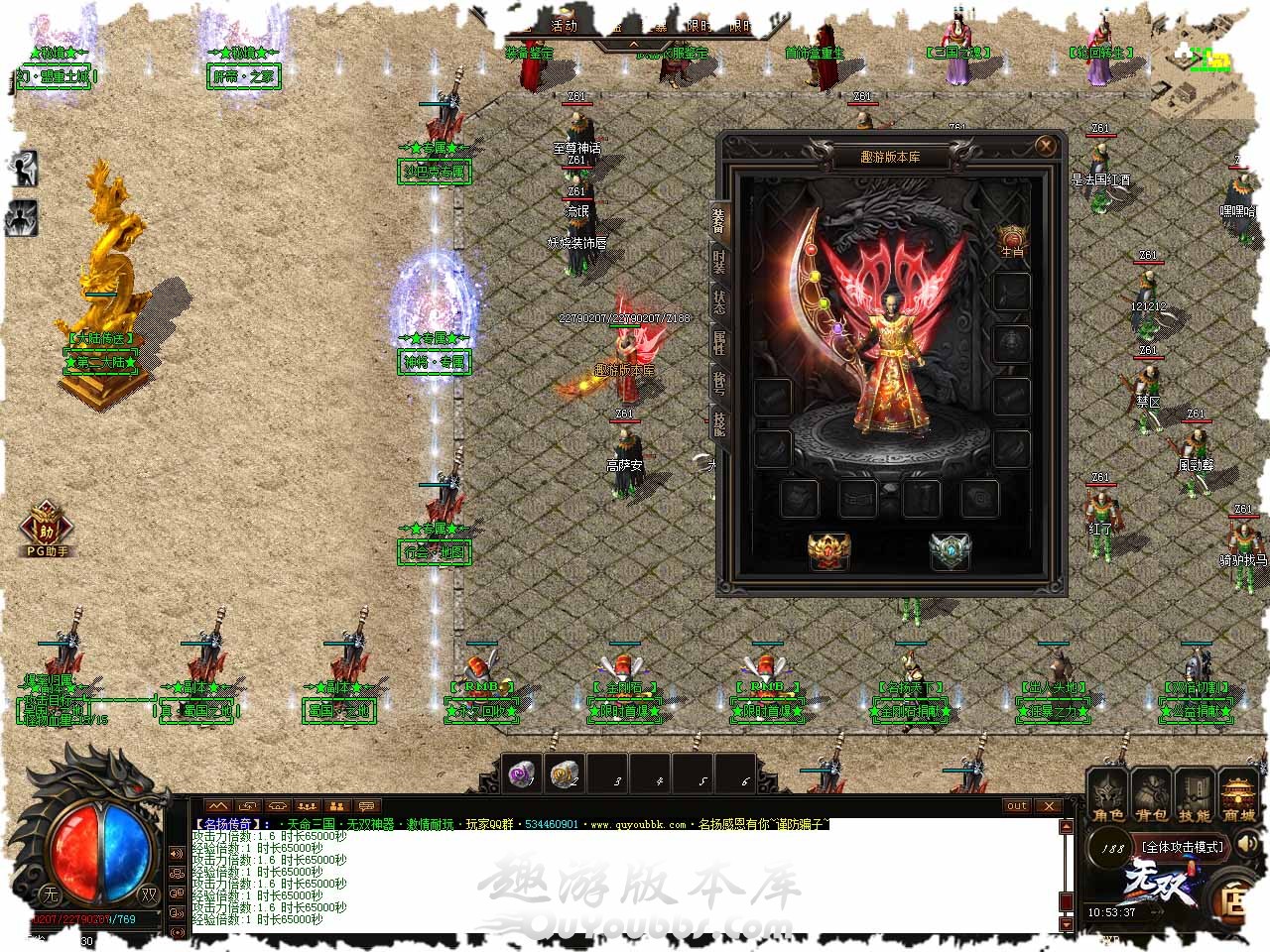Use the purple stone in hotbar slot 1
Viewport: 1270px width, 952px height.
point(523,774)
